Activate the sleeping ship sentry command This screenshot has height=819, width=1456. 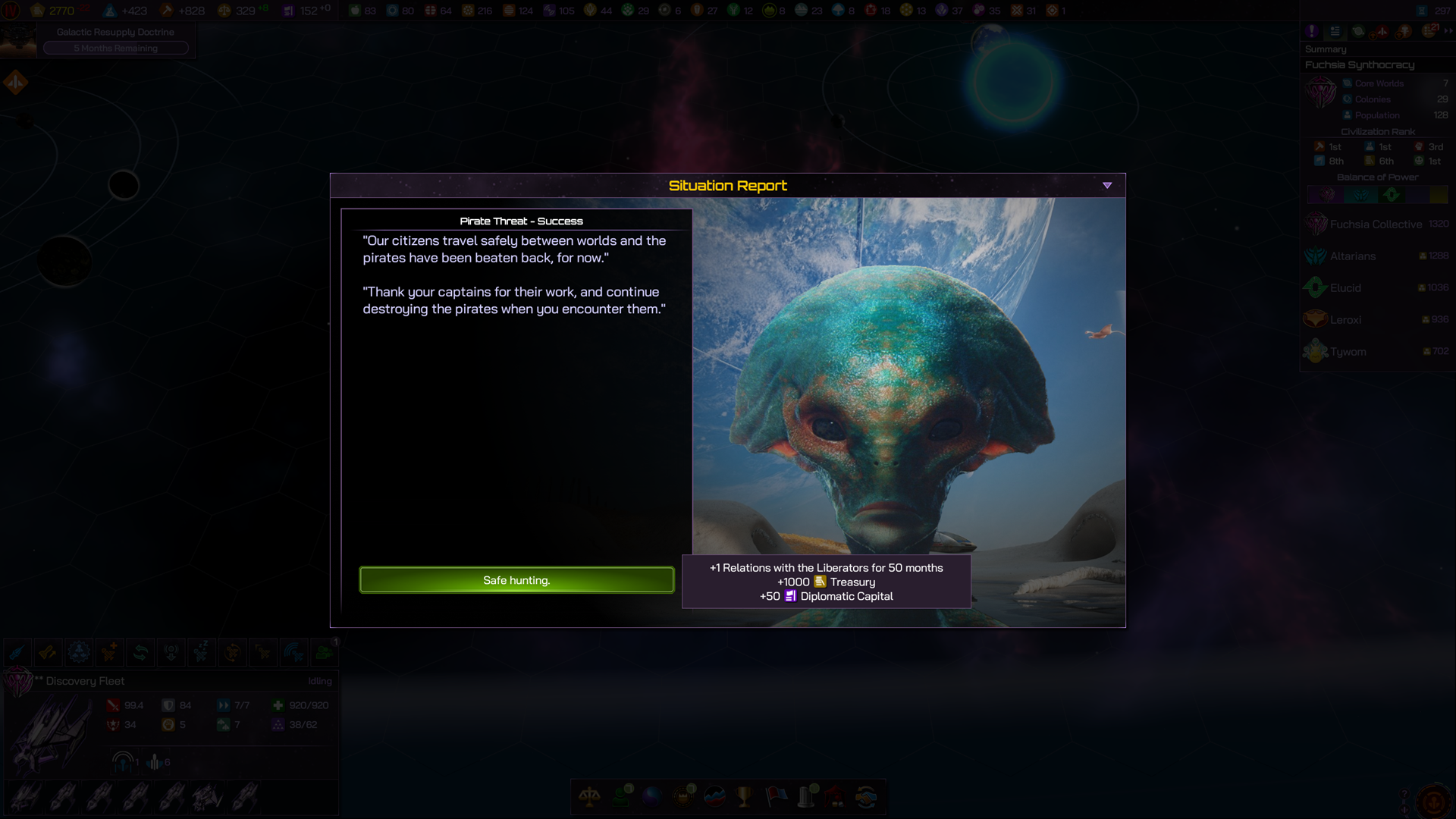(x=201, y=652)
